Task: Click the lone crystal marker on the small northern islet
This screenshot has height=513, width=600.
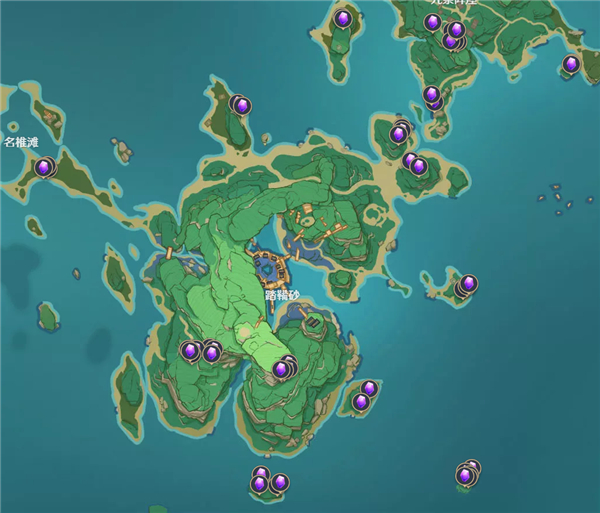Action: point(343,19)
